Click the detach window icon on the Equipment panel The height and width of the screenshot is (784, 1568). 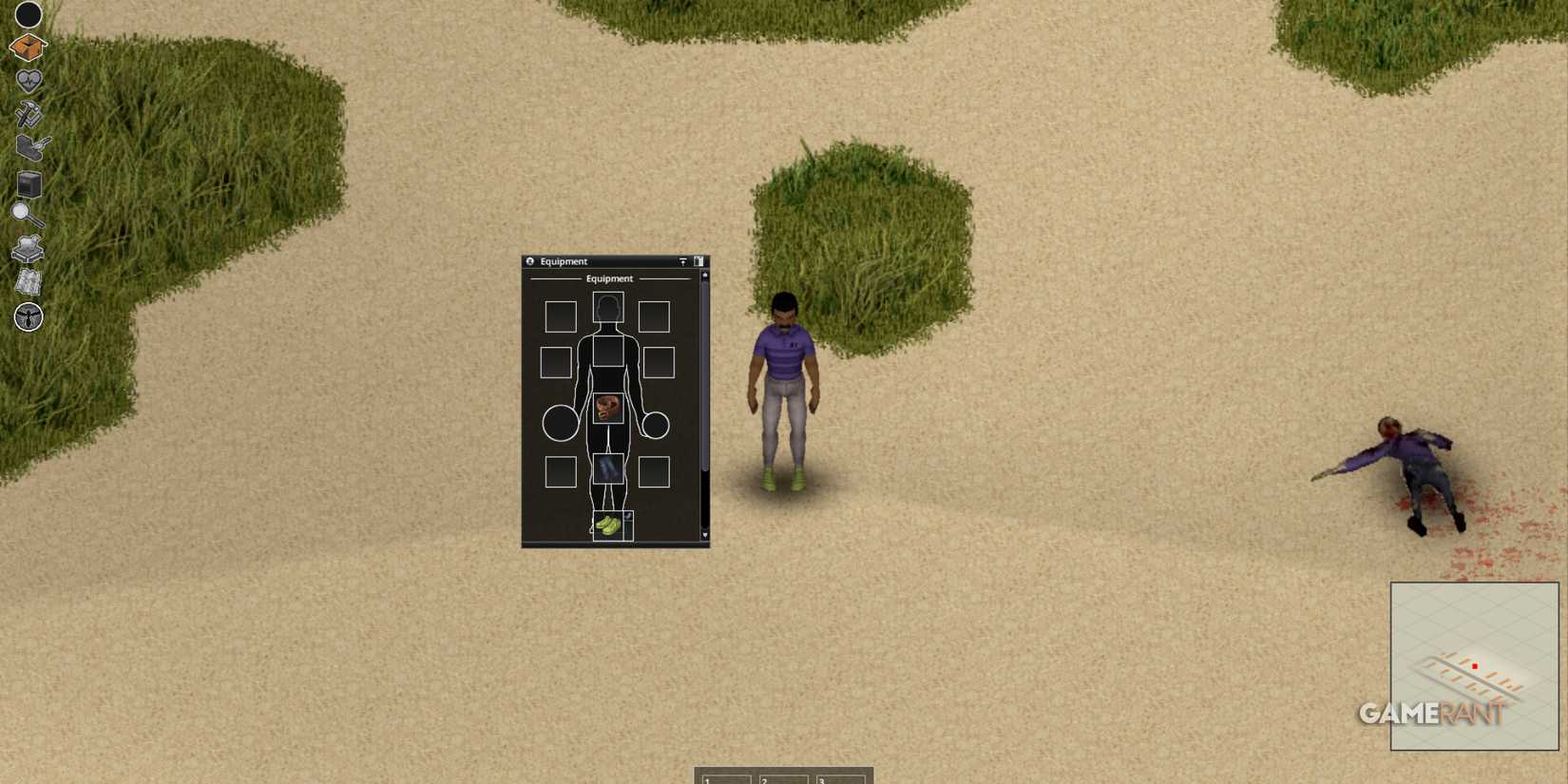(700, 260)
